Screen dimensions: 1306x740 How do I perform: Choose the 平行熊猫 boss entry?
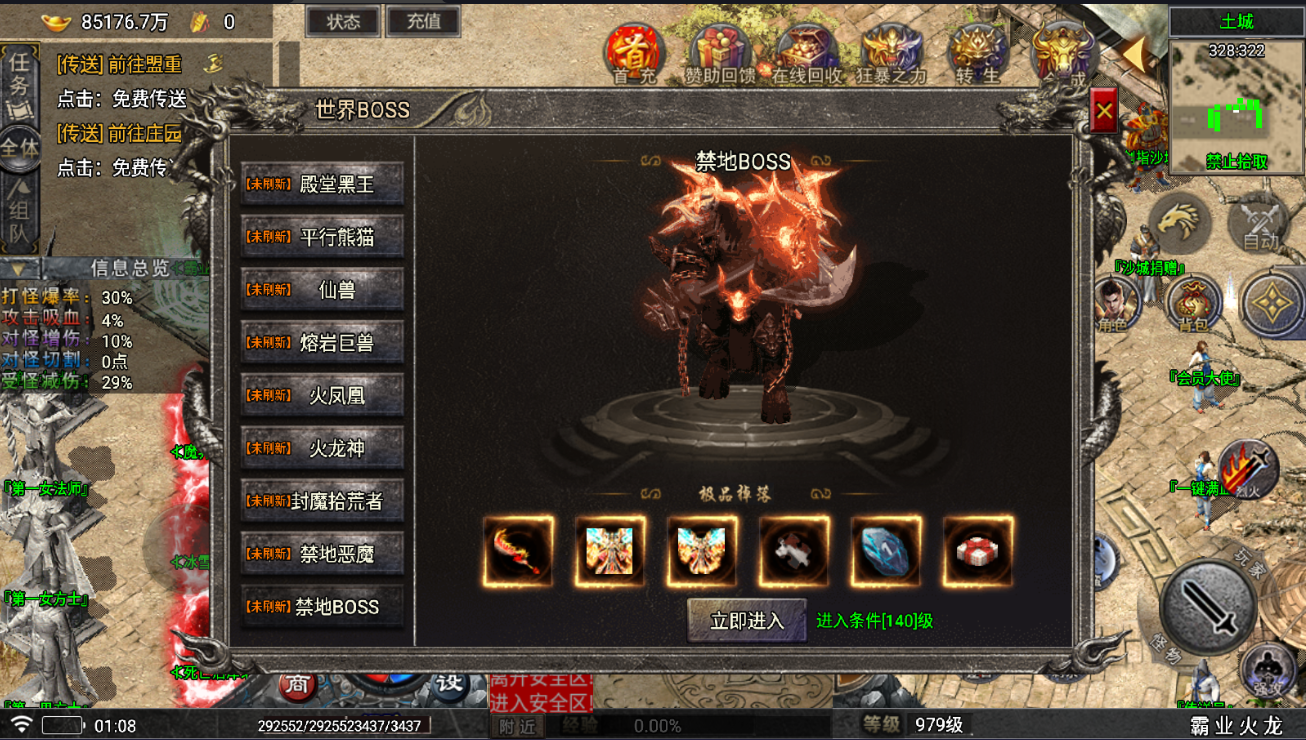[x=322, y=237]
